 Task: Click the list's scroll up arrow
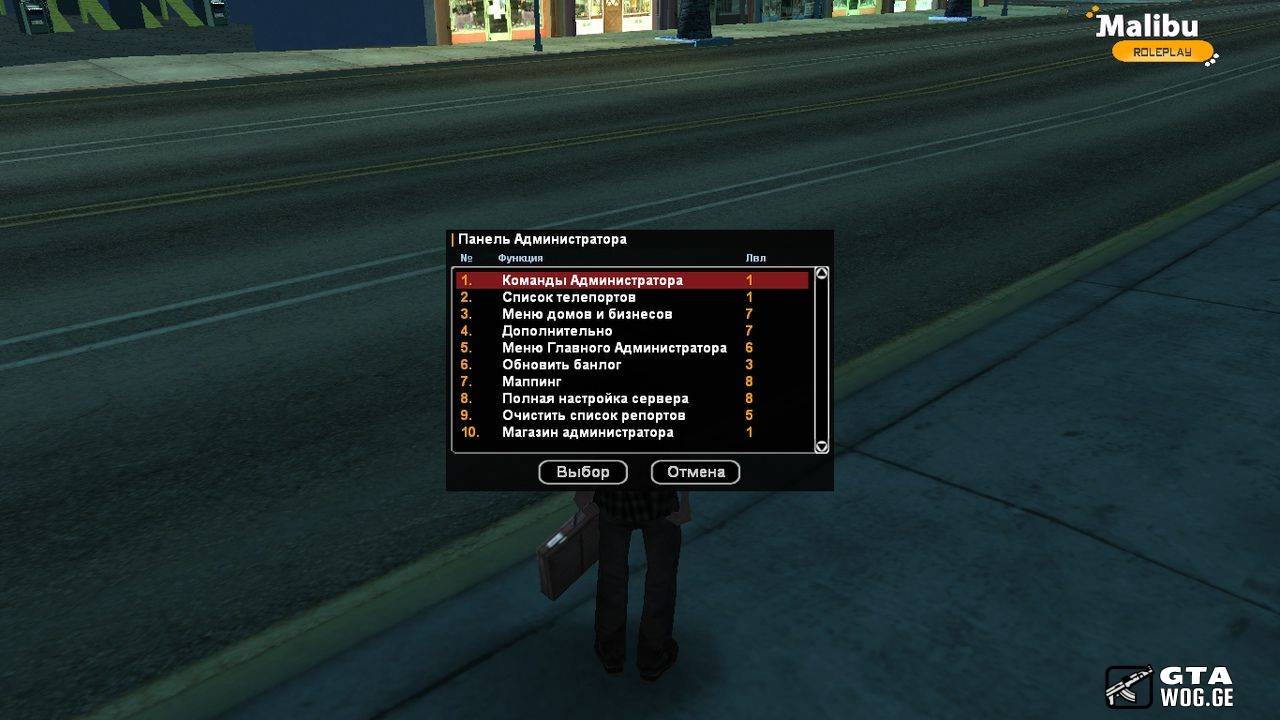click(822, 273)
